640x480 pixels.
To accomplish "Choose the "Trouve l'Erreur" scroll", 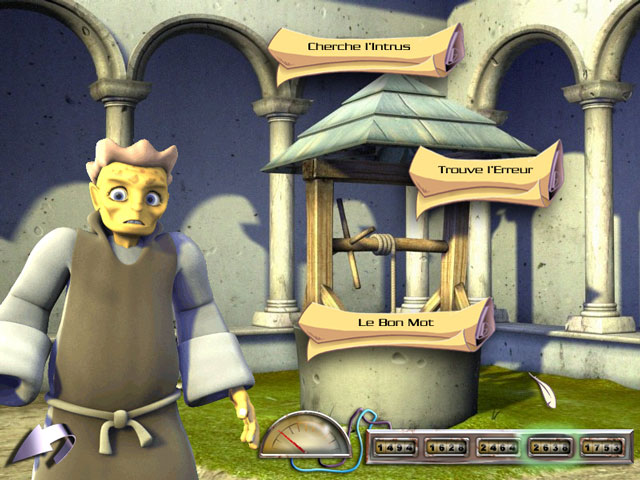I will [483, 171].
